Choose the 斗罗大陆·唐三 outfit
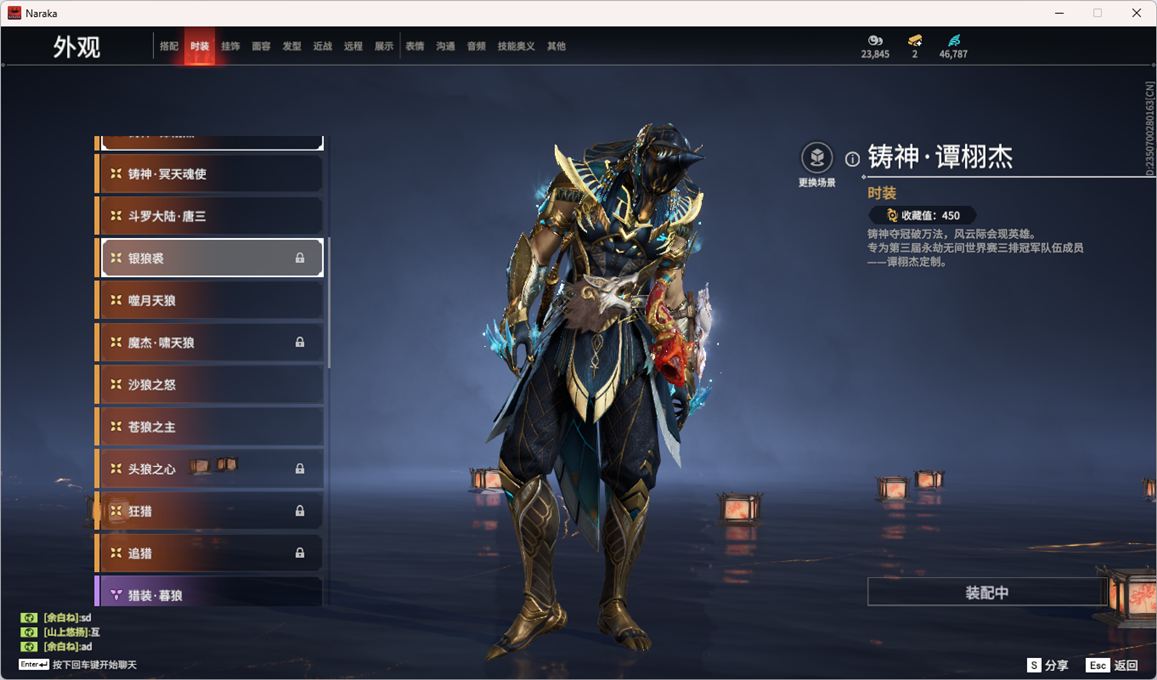1157x680 pixels. click(211, 216)
